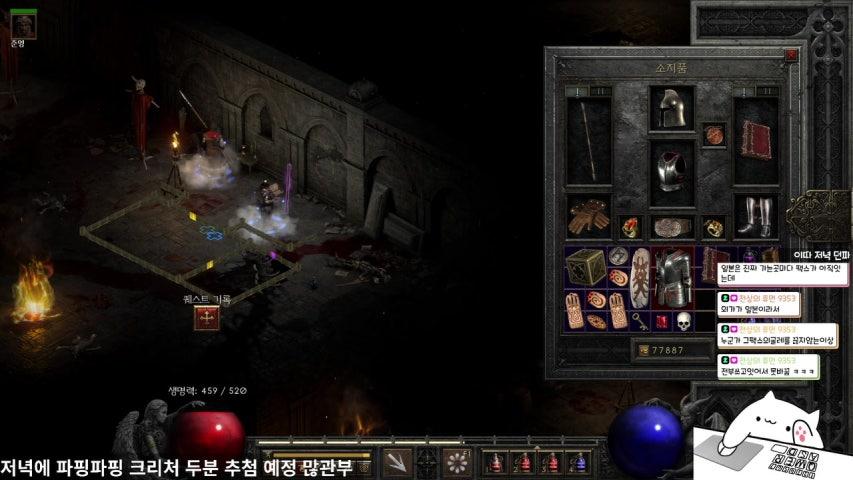Close the inventory panel
Viewport: 853px width, 480px height.
(x=791, y=56)
